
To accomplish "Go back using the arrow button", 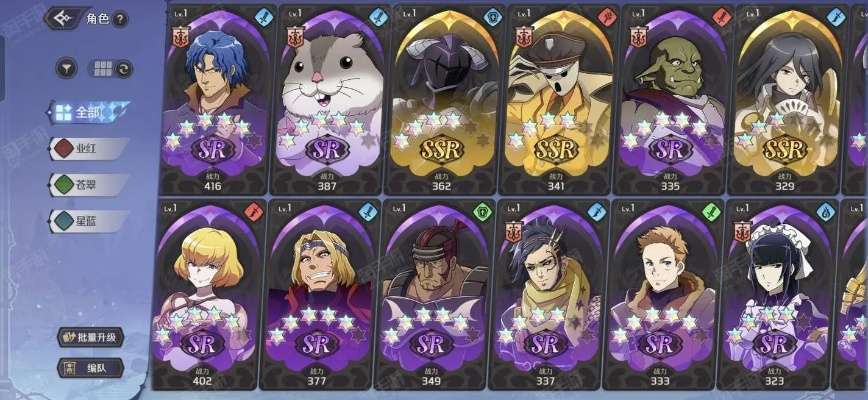I will (x=65, y=18).
